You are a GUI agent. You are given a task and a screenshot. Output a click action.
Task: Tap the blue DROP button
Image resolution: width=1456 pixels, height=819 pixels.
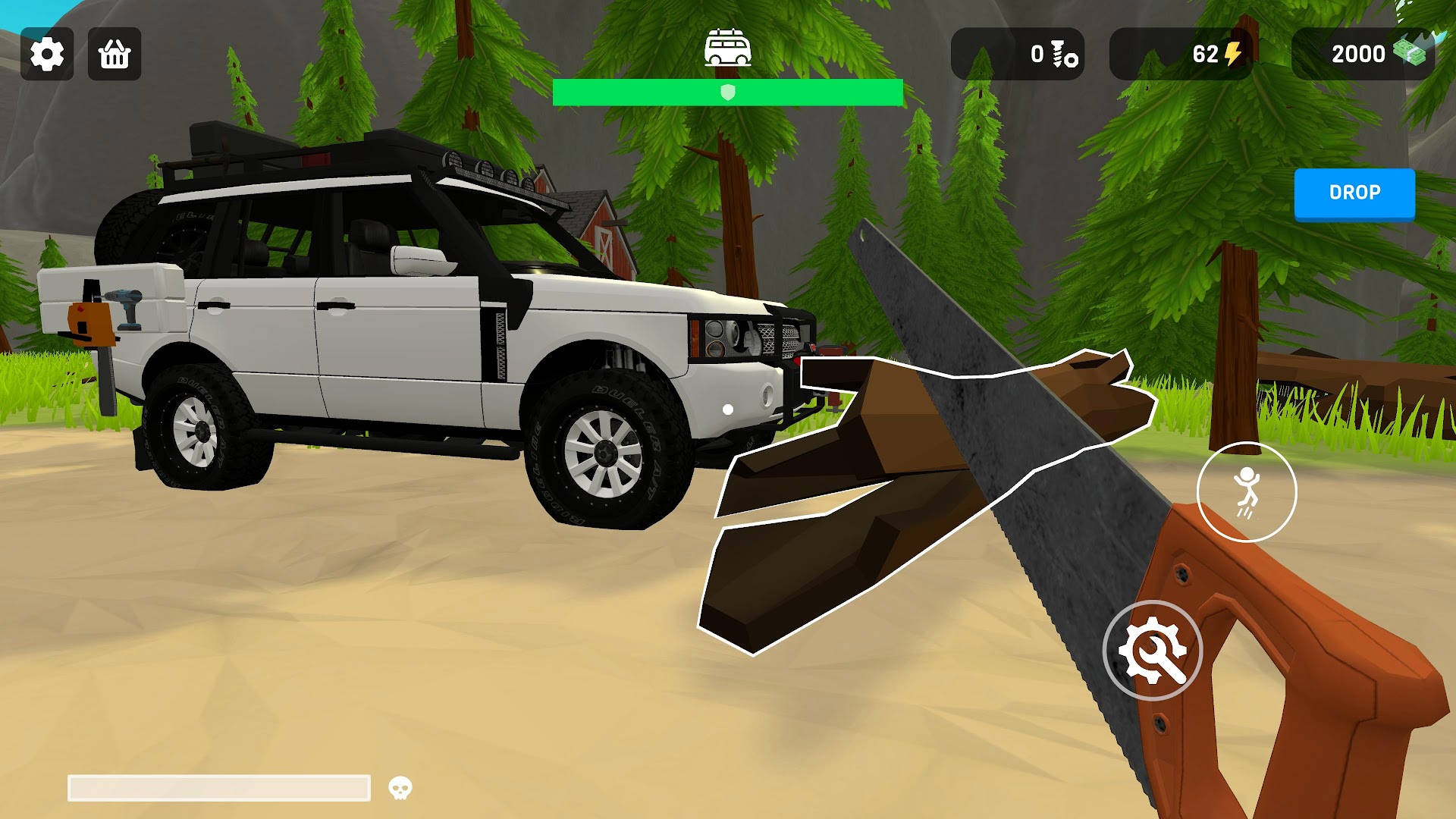(1354, 193)
